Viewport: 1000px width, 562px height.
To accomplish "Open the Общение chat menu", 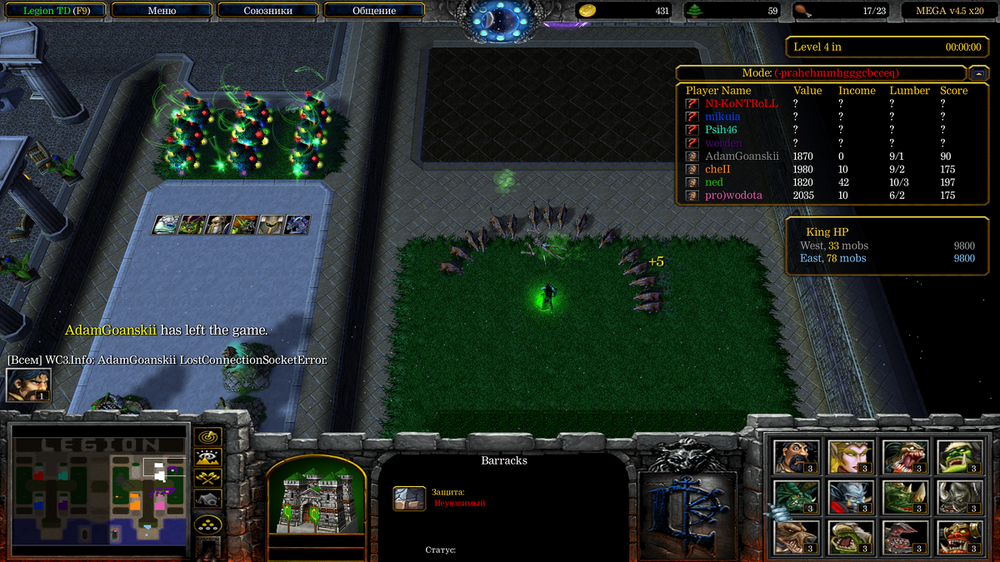I will click(374, 11).
